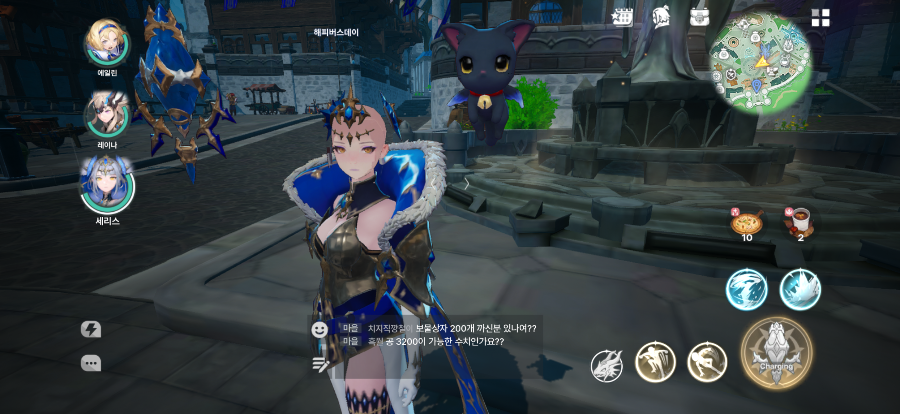Open the character silhouette menu icon
Screen dimensions: 900x414
[x=661, y=17]
